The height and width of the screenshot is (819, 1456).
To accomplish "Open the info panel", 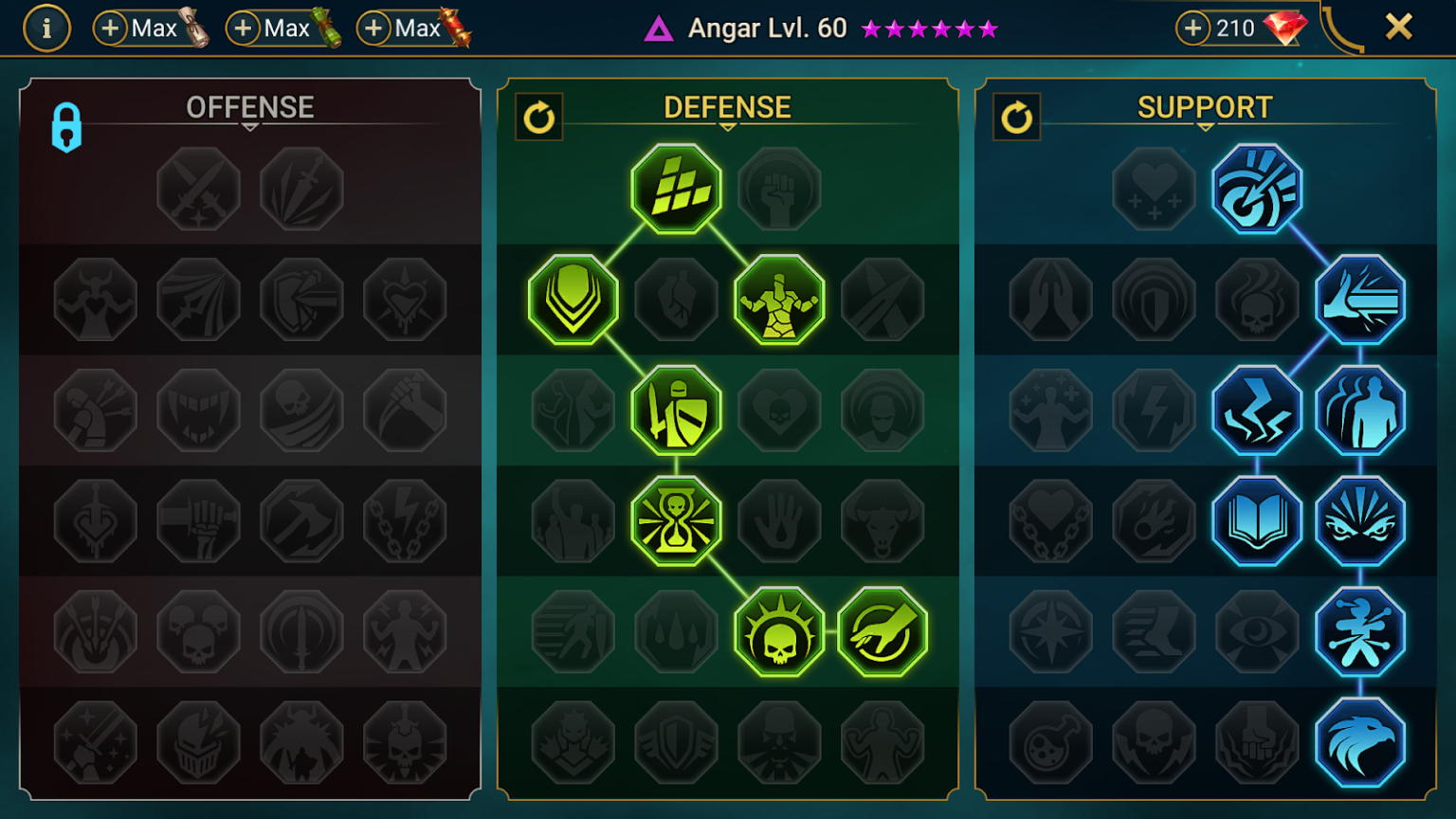I will pos(46,27).
